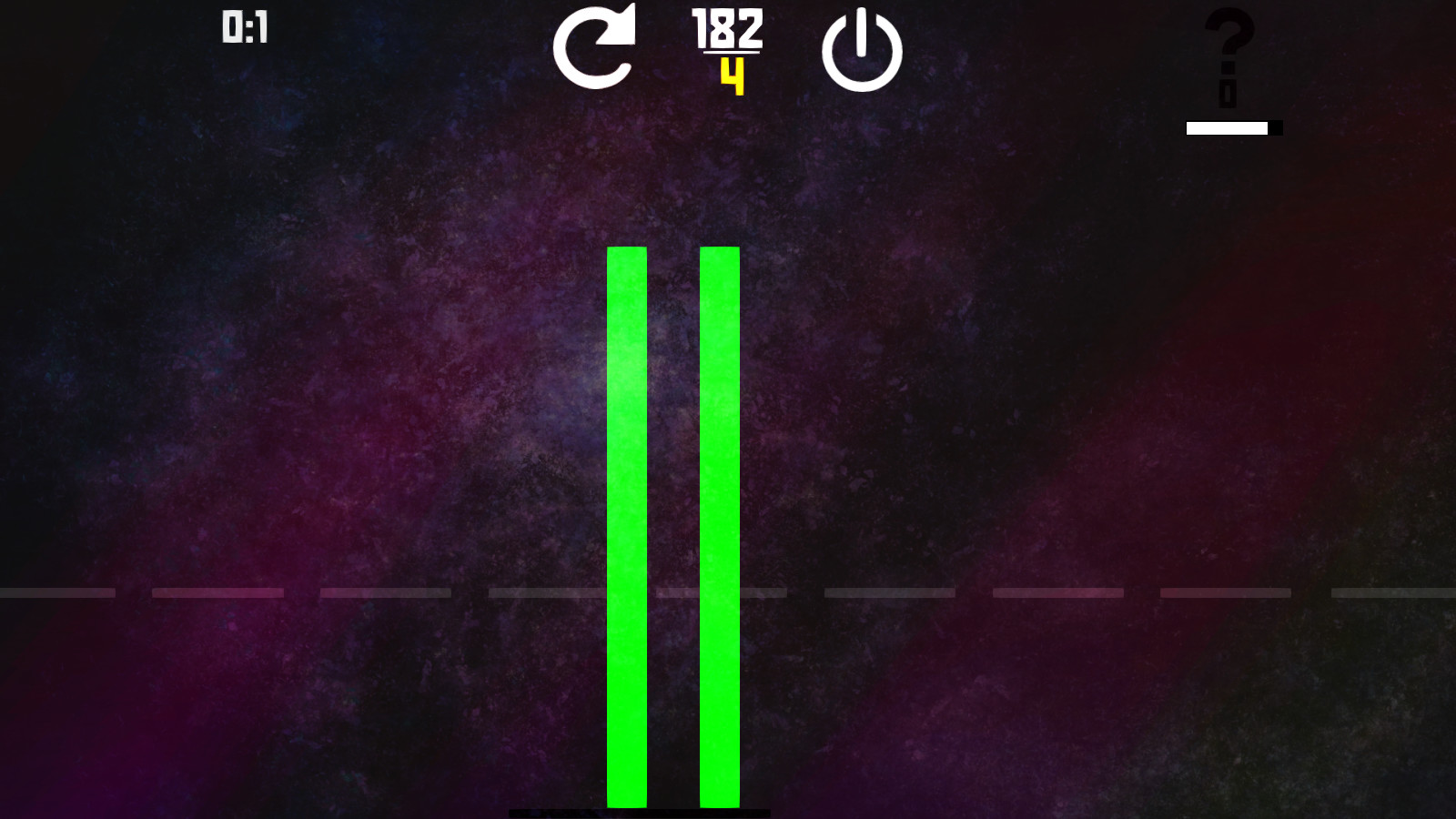This screenshot has width=1456, height=819.
Task: Click the top edge of the left green bar
Action: (x=625, y=250)
